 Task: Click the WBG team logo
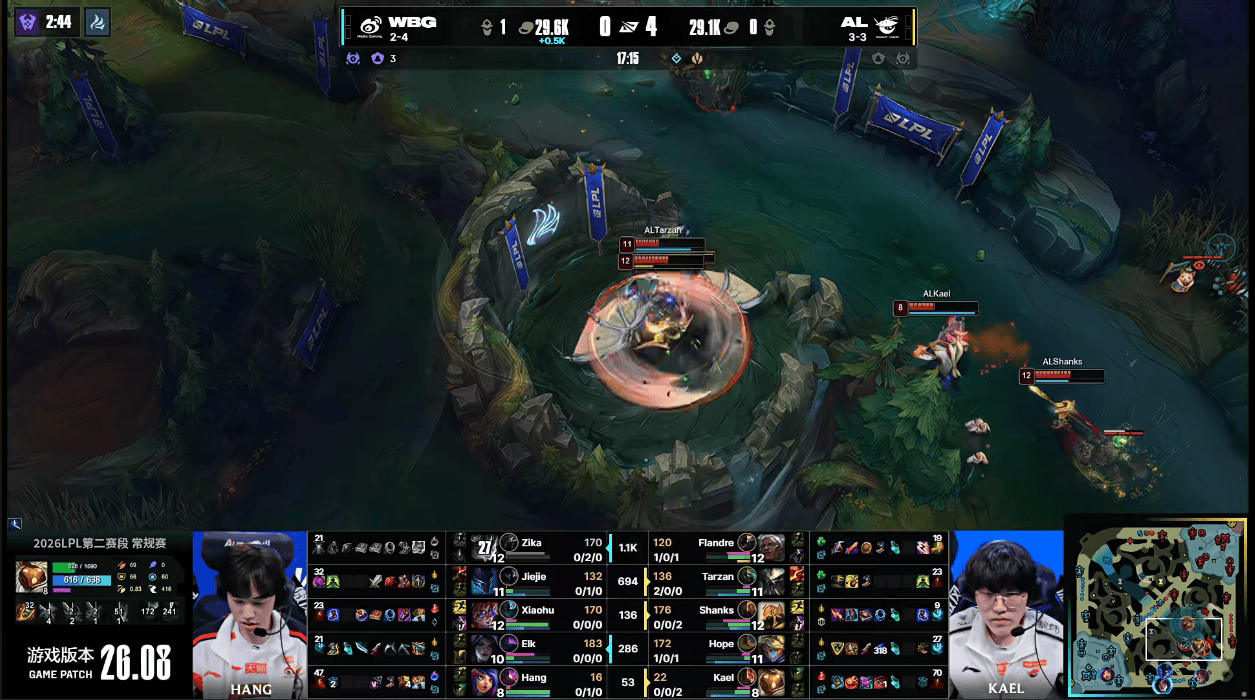(370, 26)
